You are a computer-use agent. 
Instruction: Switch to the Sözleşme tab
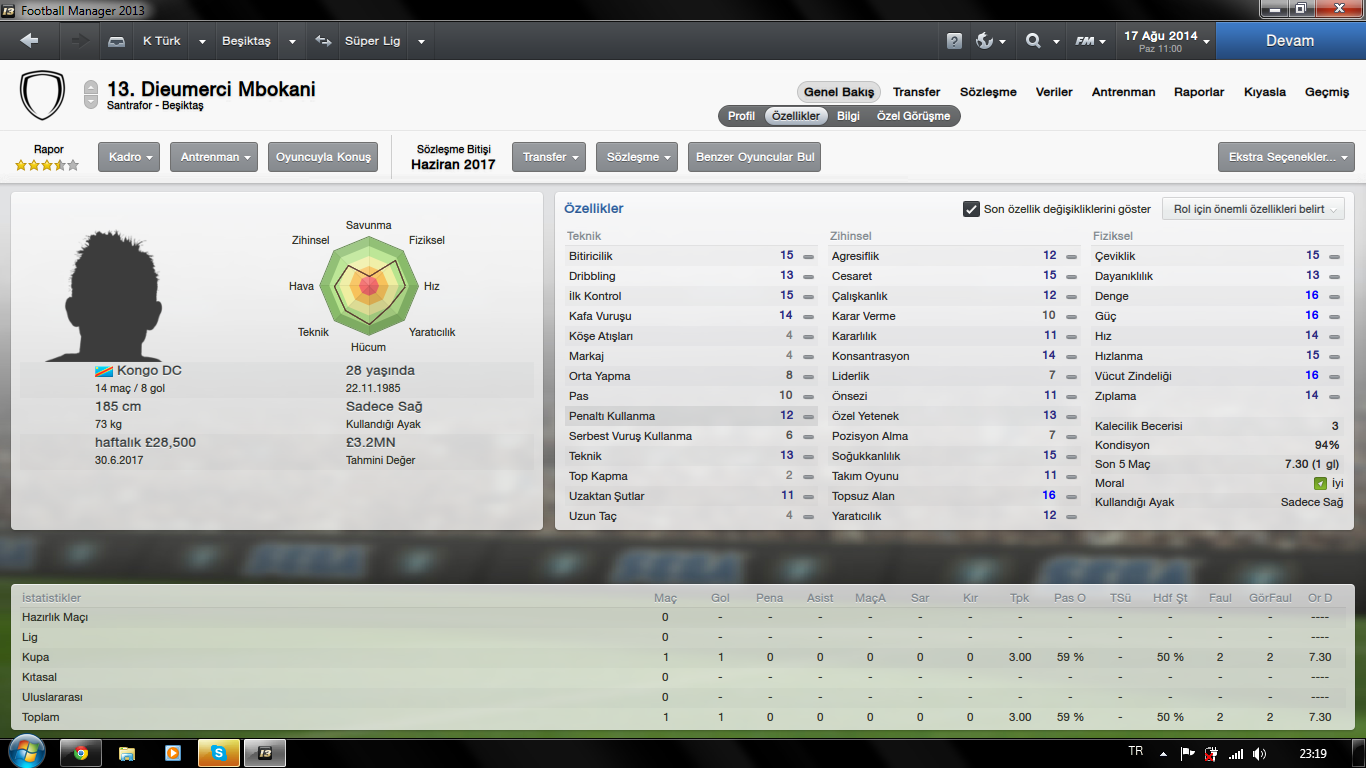988,92
